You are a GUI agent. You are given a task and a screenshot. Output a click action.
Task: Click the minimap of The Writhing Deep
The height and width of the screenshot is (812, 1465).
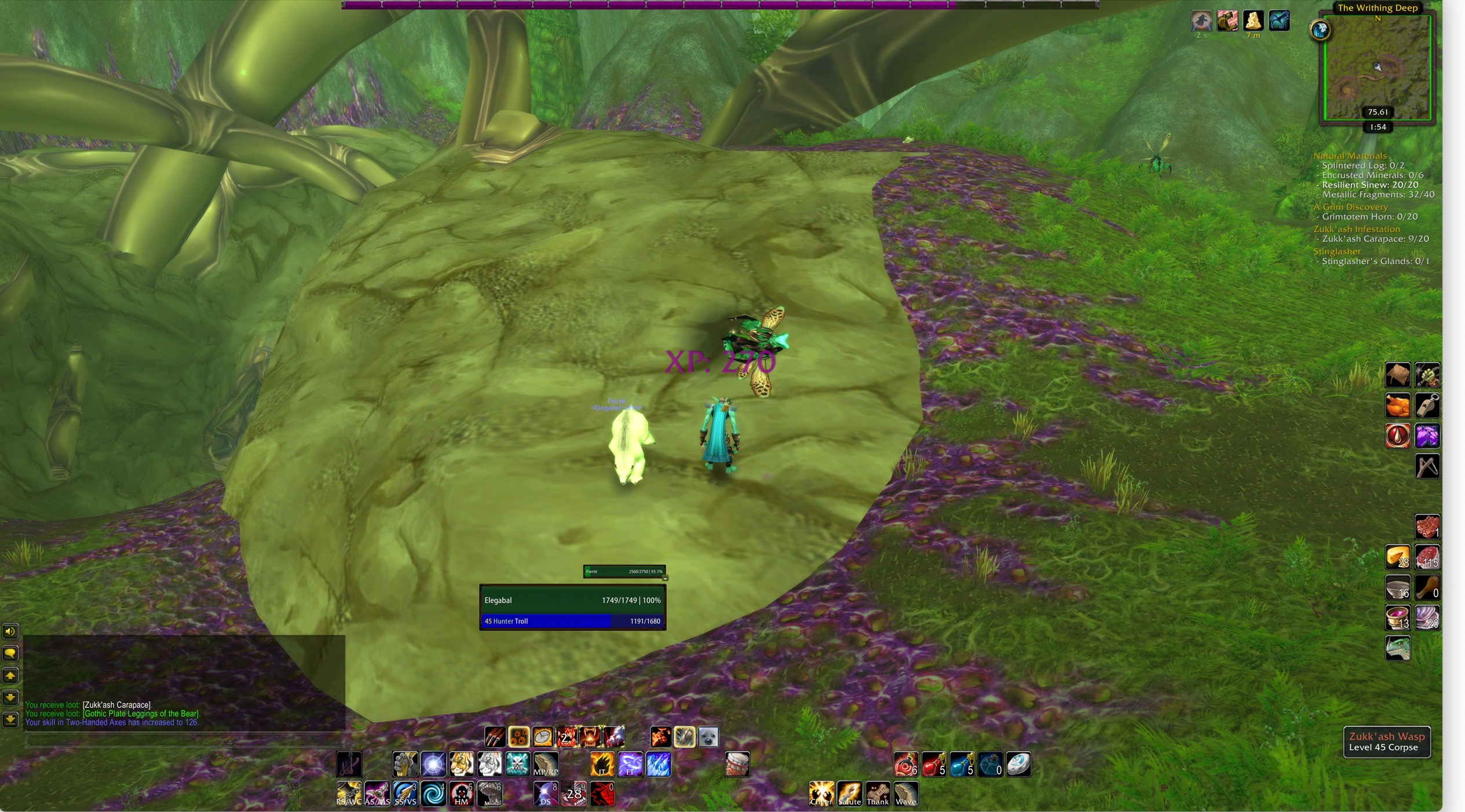(x=1376, y=67)
